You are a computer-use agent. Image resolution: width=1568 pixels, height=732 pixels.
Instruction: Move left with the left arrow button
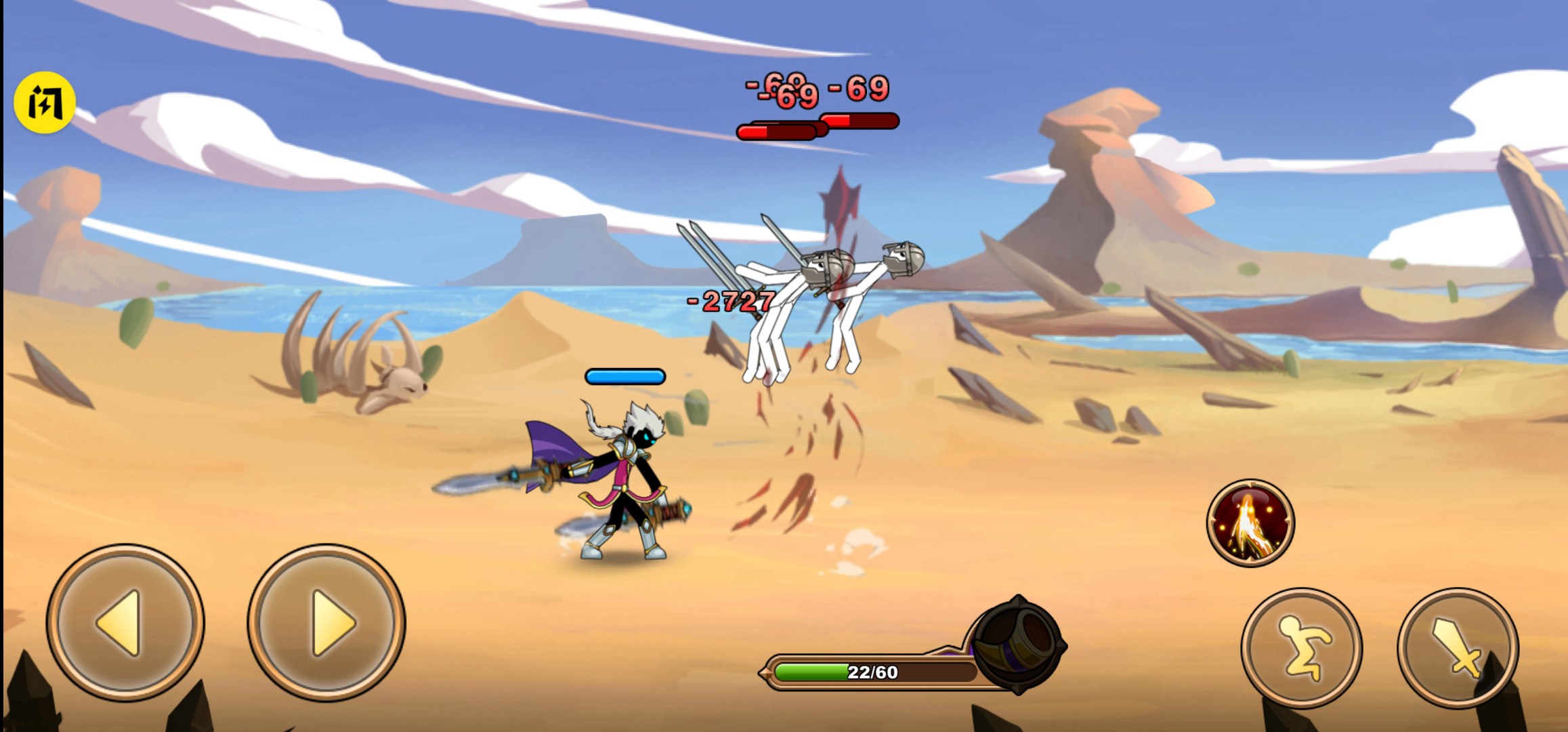125,622
